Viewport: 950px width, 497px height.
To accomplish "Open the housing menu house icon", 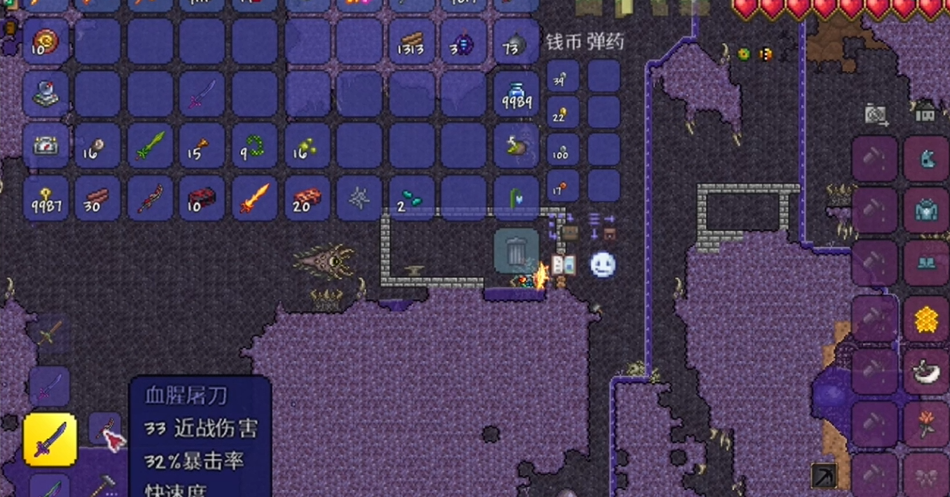I will 926,111.
